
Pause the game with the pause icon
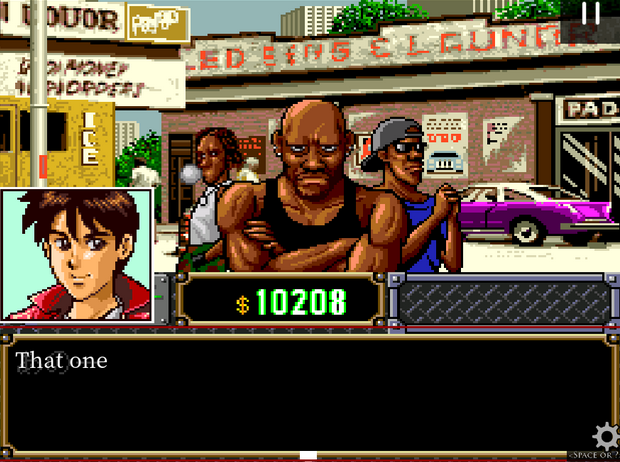pos(592,13)
